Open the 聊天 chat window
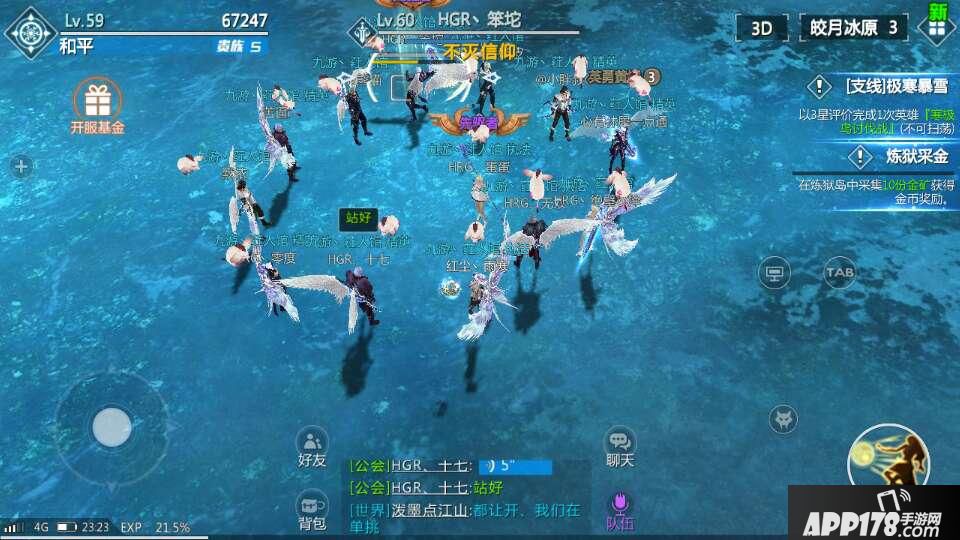Viewport: 960px width, 540px height. tap(620, 446)
